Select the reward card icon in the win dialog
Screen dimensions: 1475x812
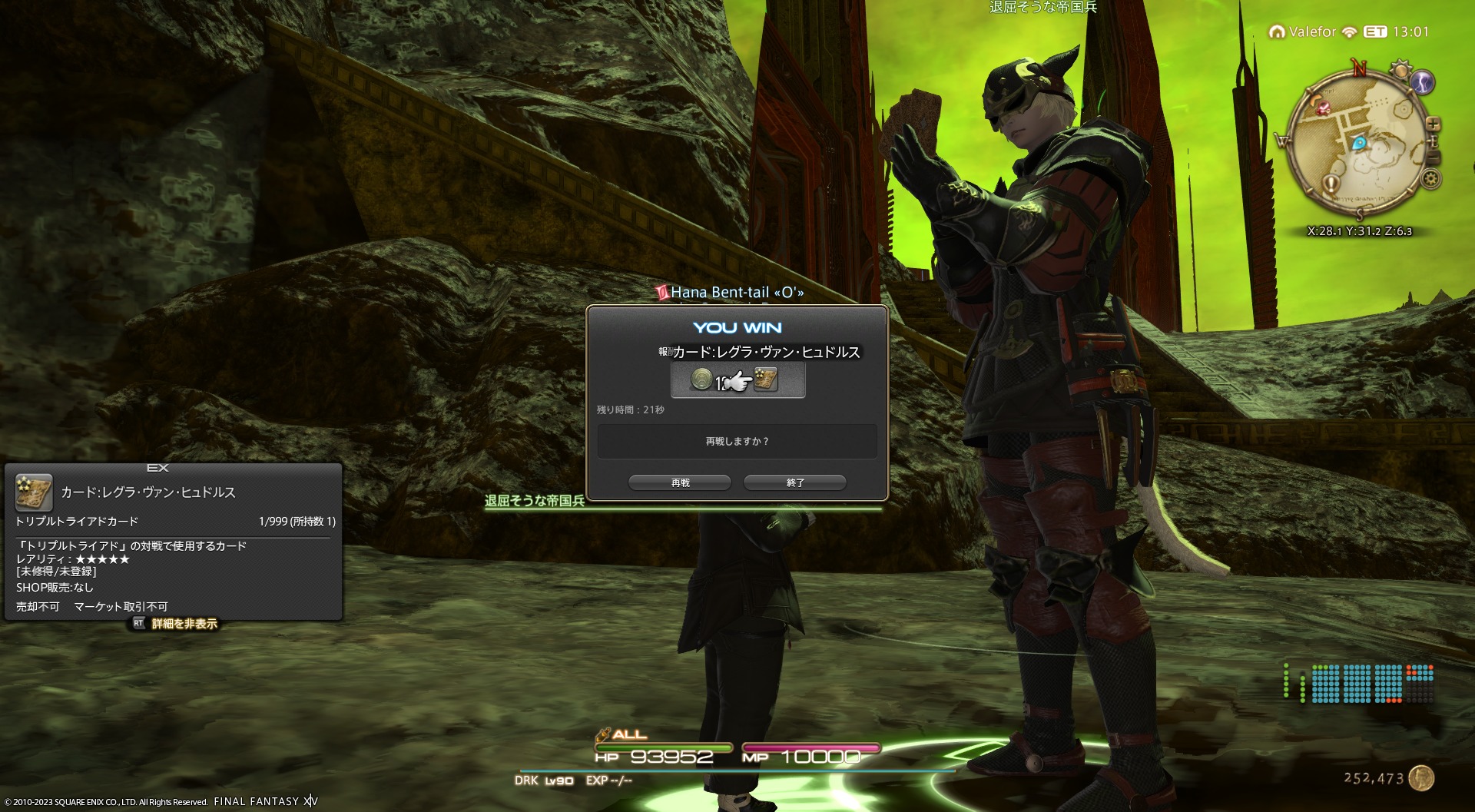[766, 379]
